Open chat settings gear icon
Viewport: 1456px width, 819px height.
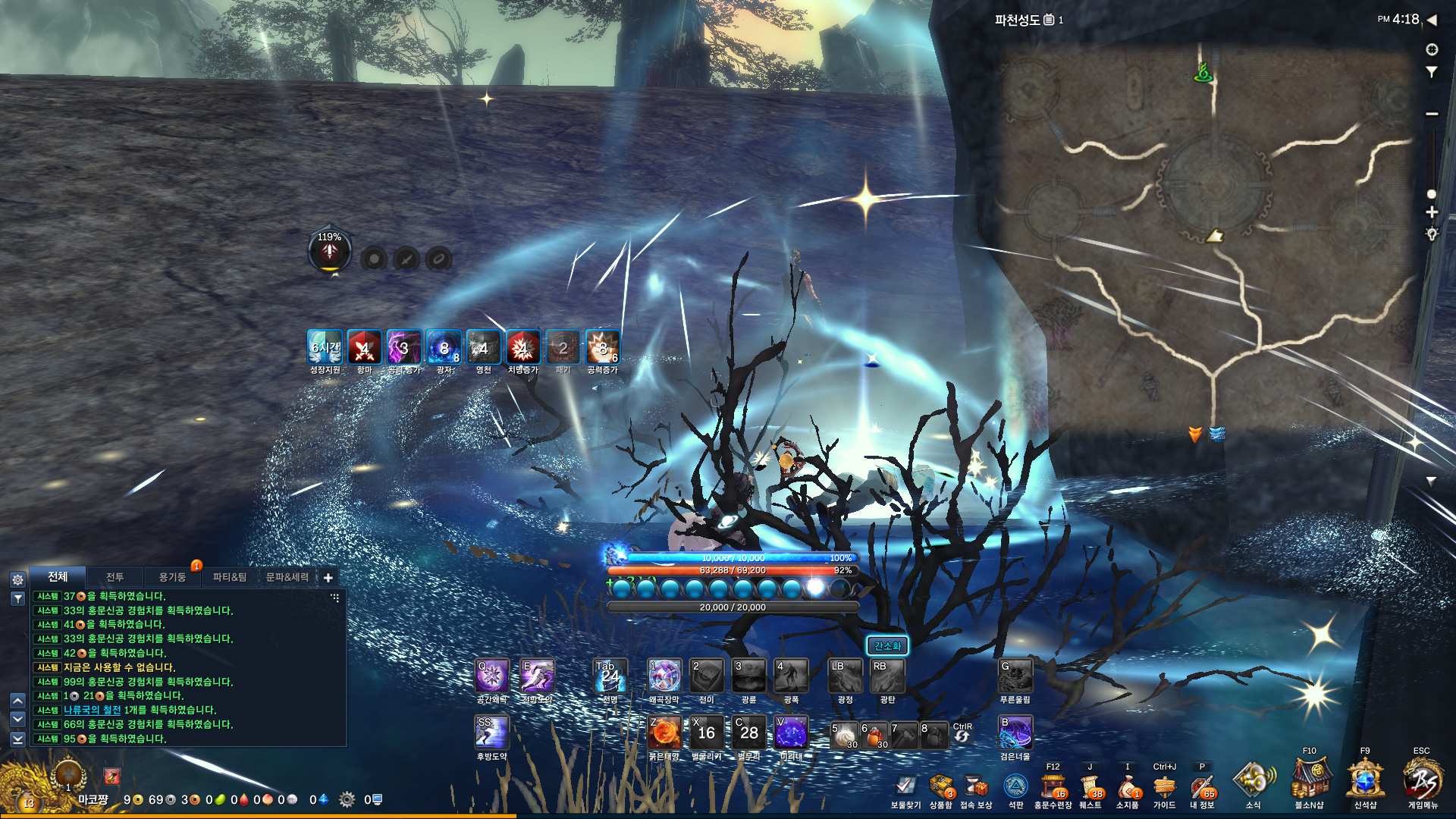18,579
